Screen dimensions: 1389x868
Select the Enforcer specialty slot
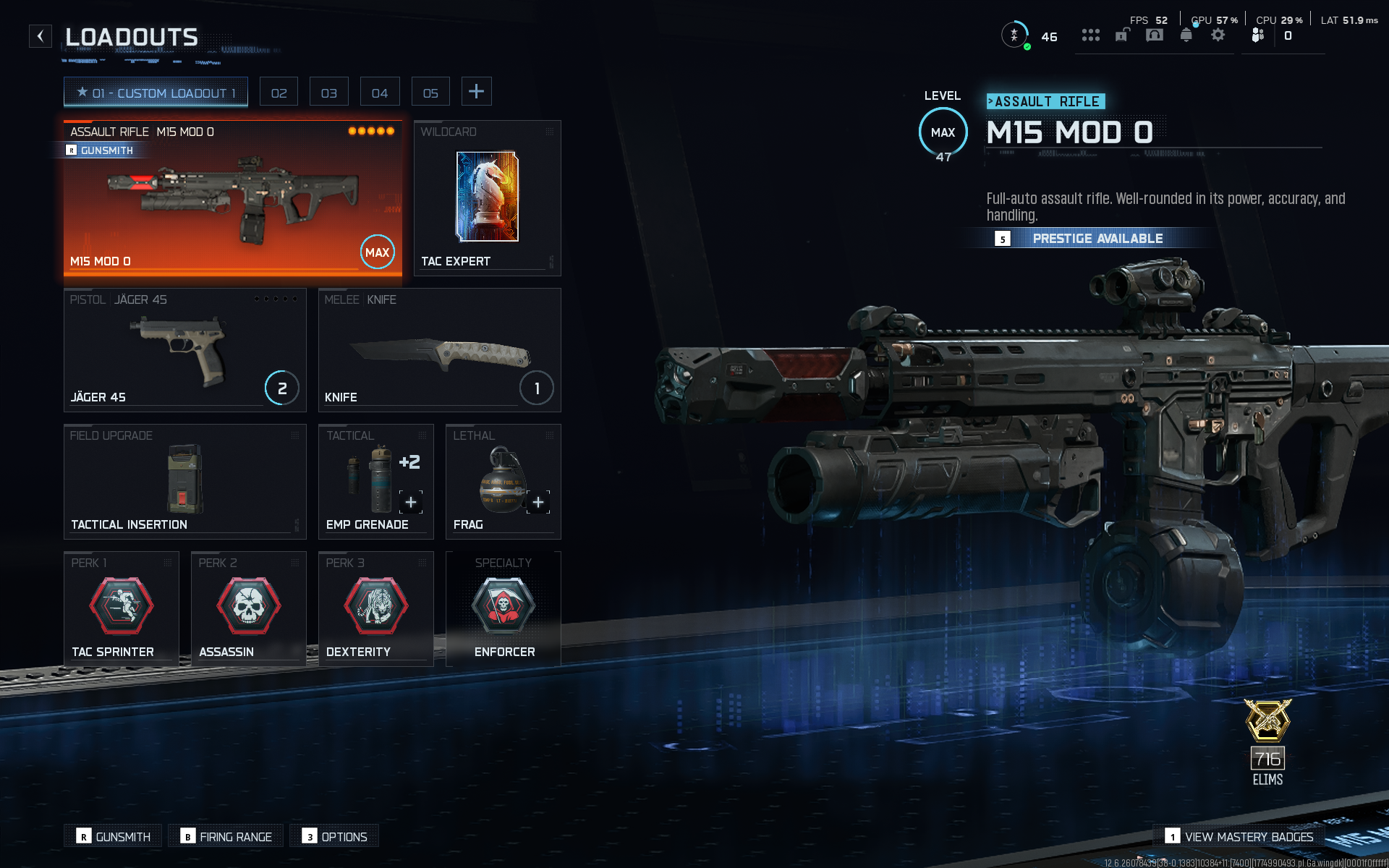pos(504,608)
